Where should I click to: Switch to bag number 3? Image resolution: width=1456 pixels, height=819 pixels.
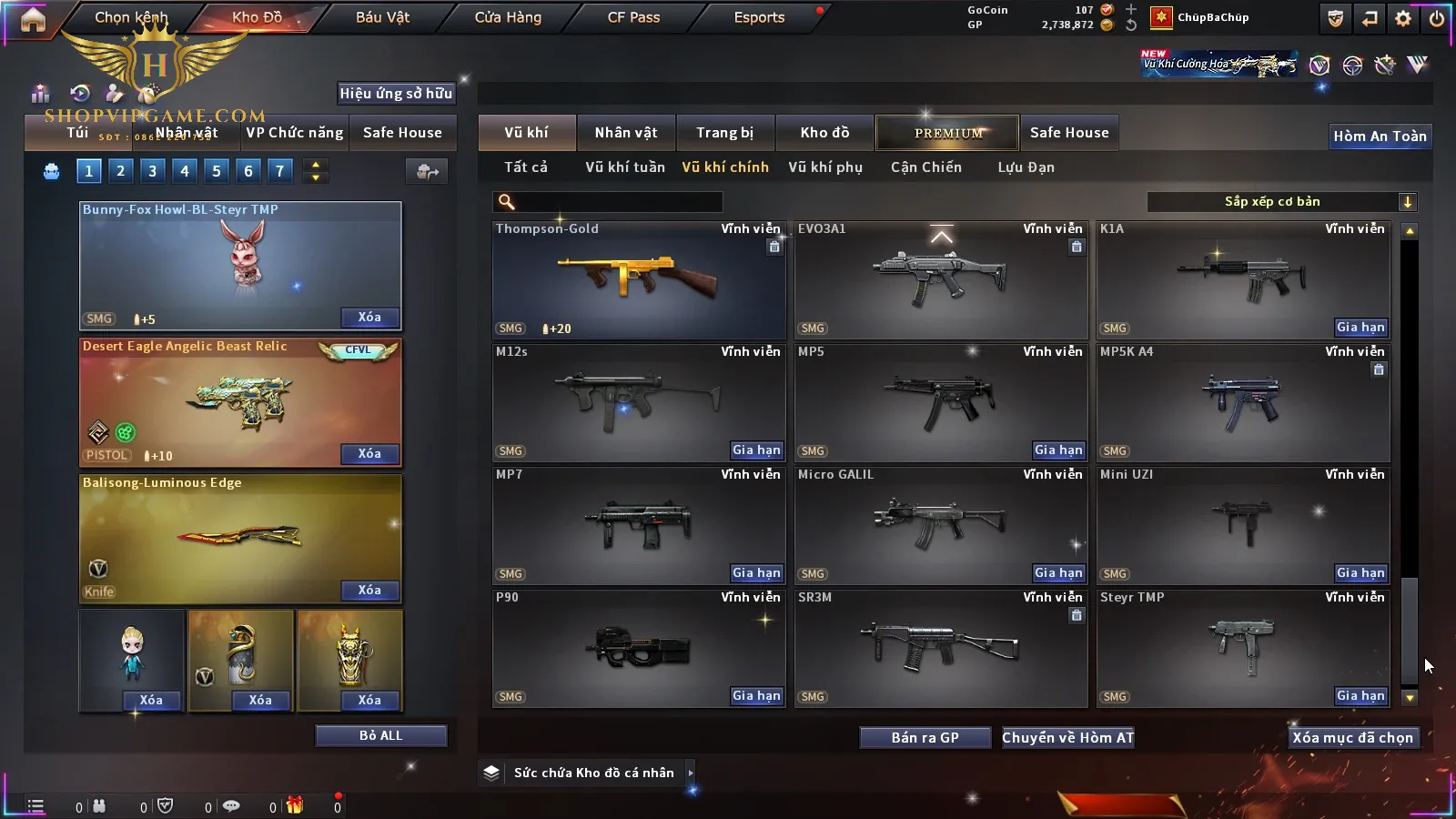(x=152, y=171)
